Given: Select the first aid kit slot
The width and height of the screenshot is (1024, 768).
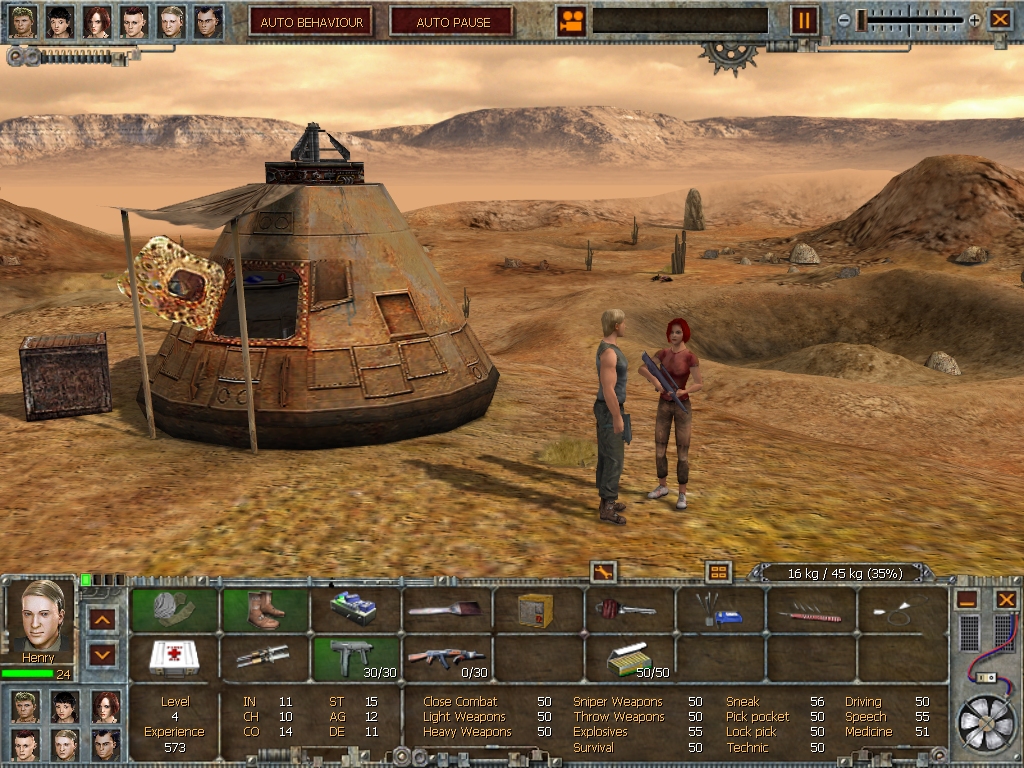Looking at the screenshot, I should coord(174,658).
